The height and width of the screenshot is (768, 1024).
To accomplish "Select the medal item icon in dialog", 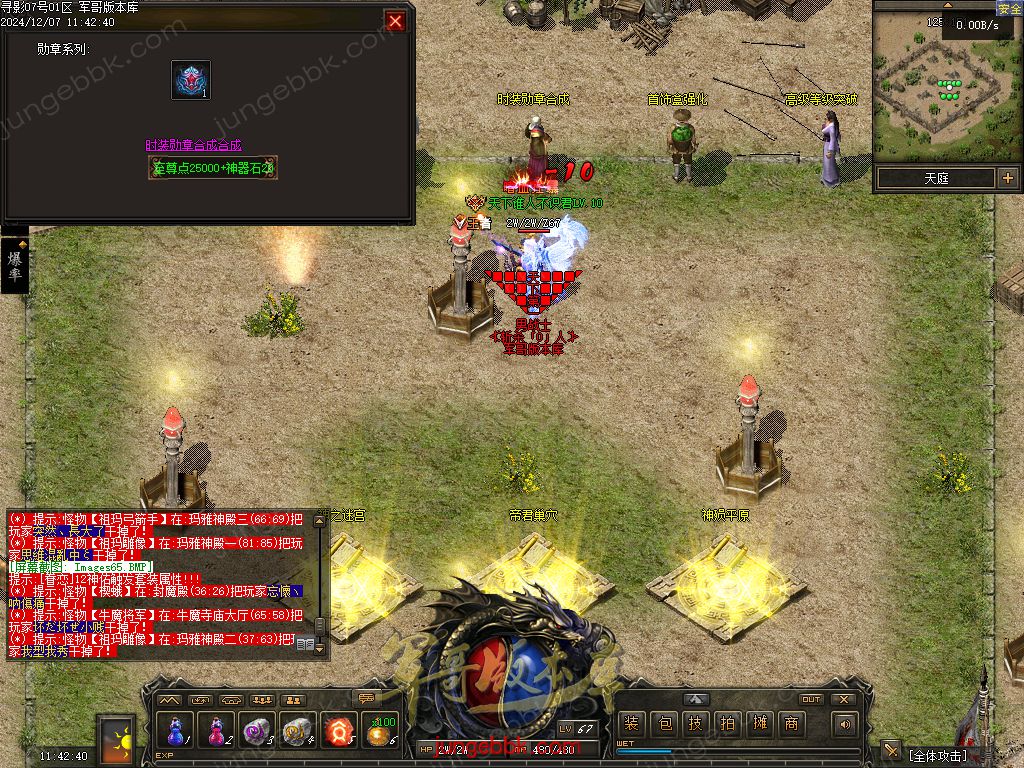I will pos(191,80).
